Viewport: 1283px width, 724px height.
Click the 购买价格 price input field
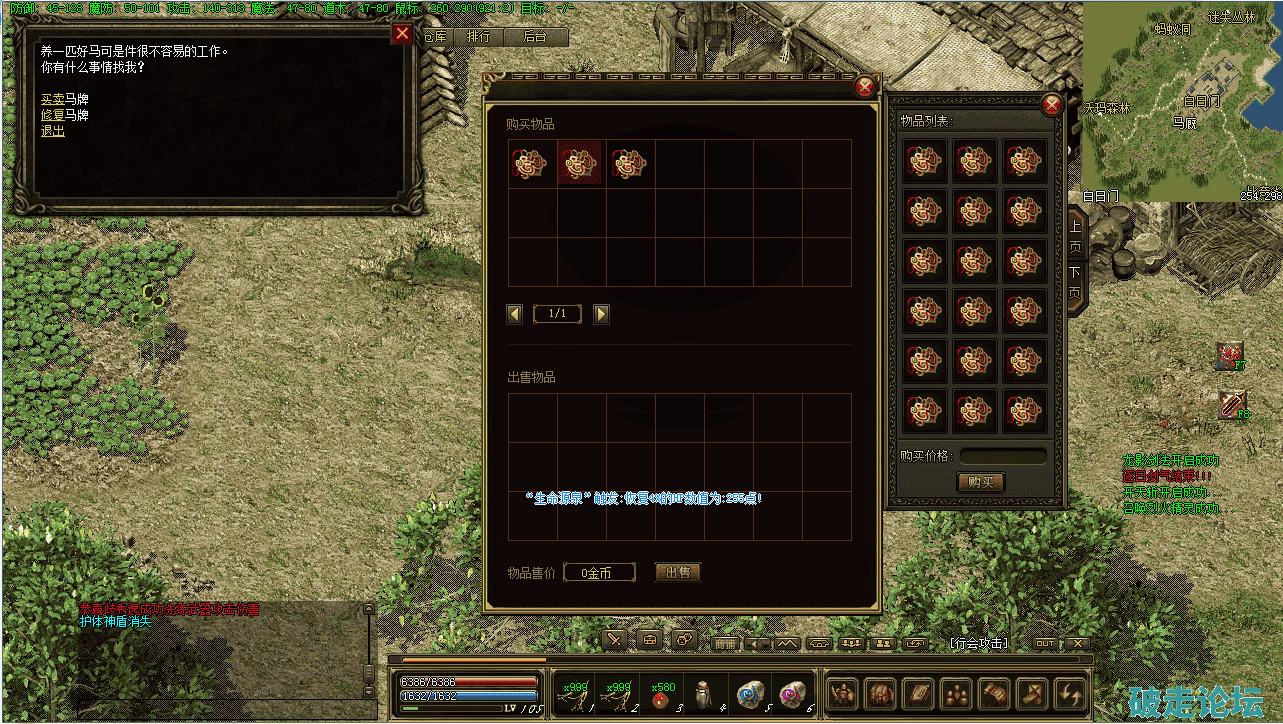1003,456
